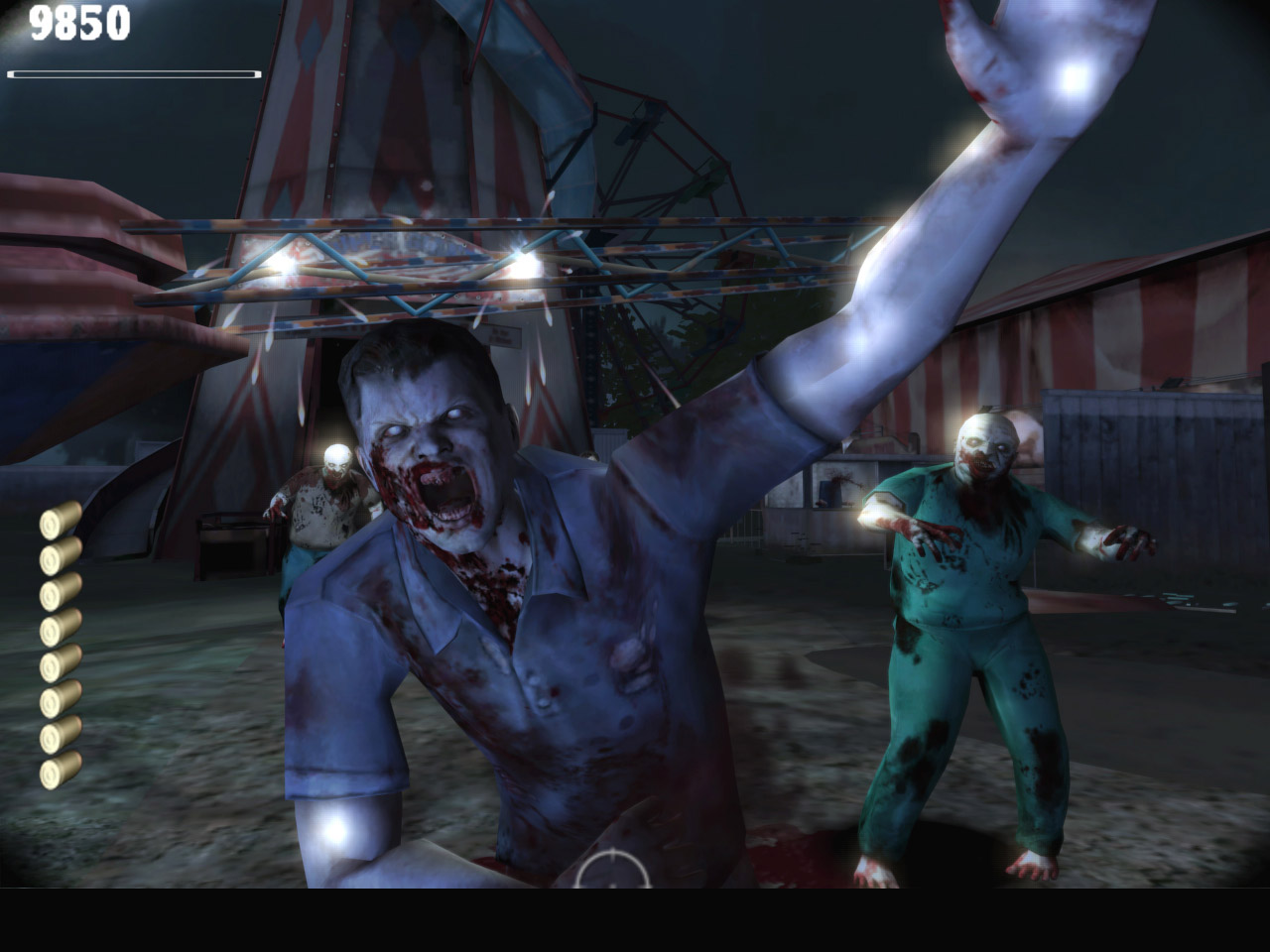Target the crawling zombie's open mouth
This screenshot has width=1270, height=952.
[444, 493]
